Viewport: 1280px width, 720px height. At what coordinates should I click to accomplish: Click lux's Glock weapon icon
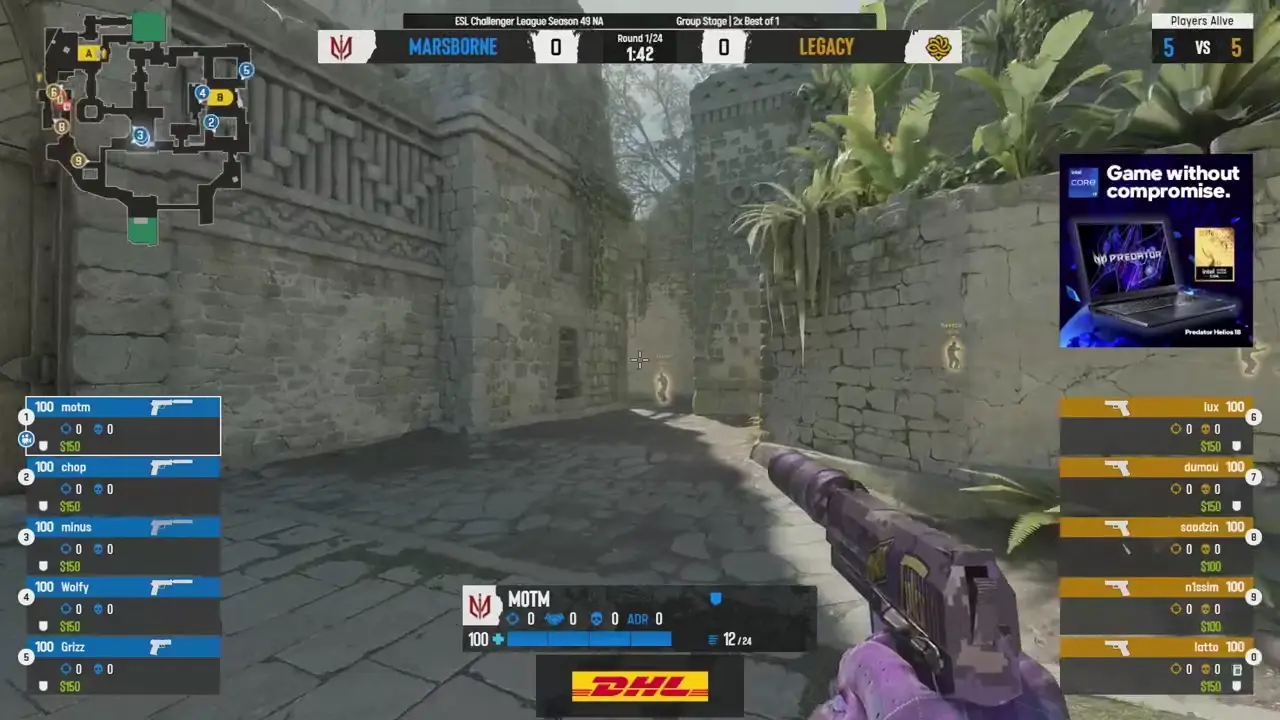[1117, 408]
